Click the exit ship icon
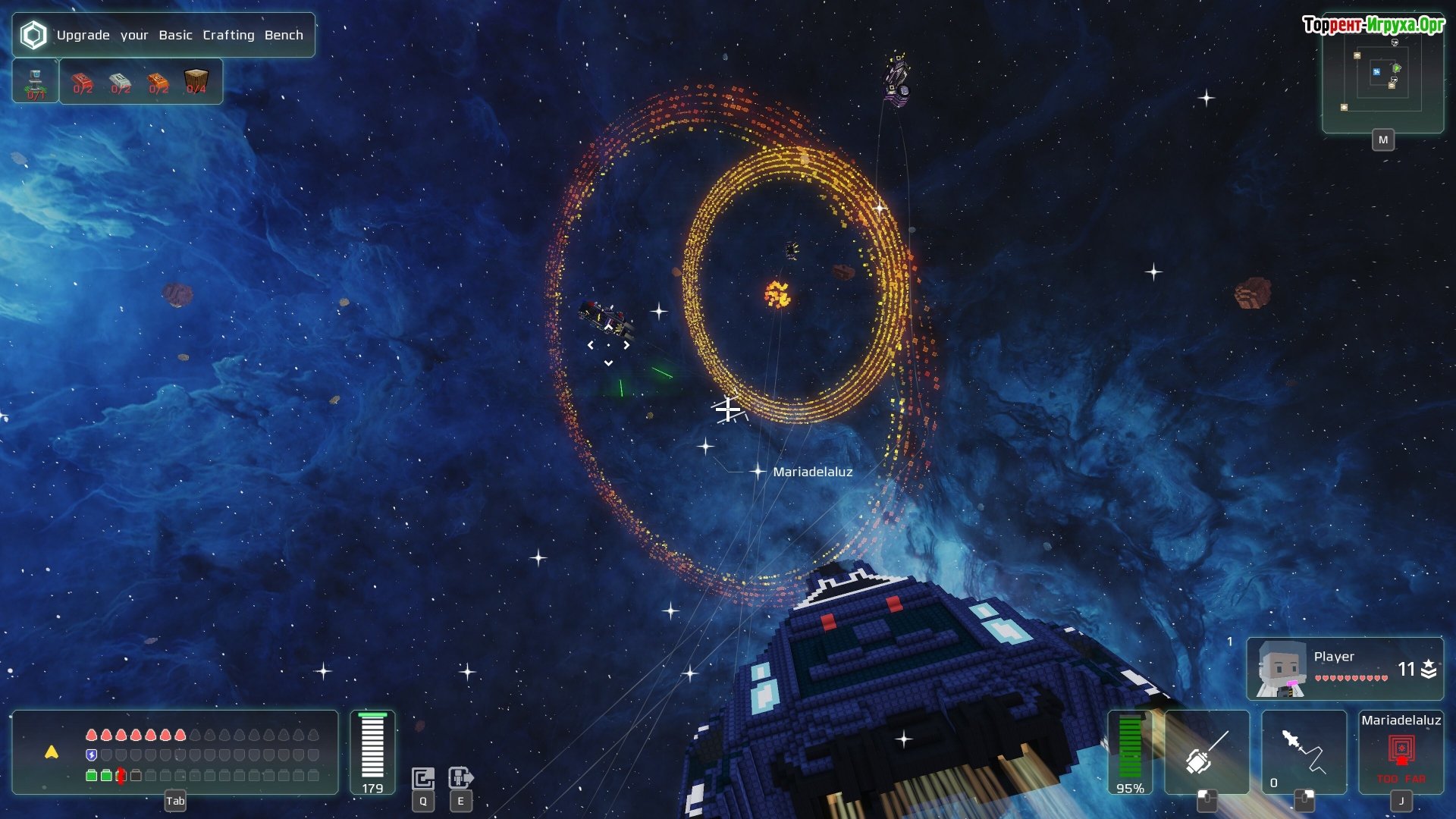The width and height of the screenshot is (1456, 819). [460, 778]
